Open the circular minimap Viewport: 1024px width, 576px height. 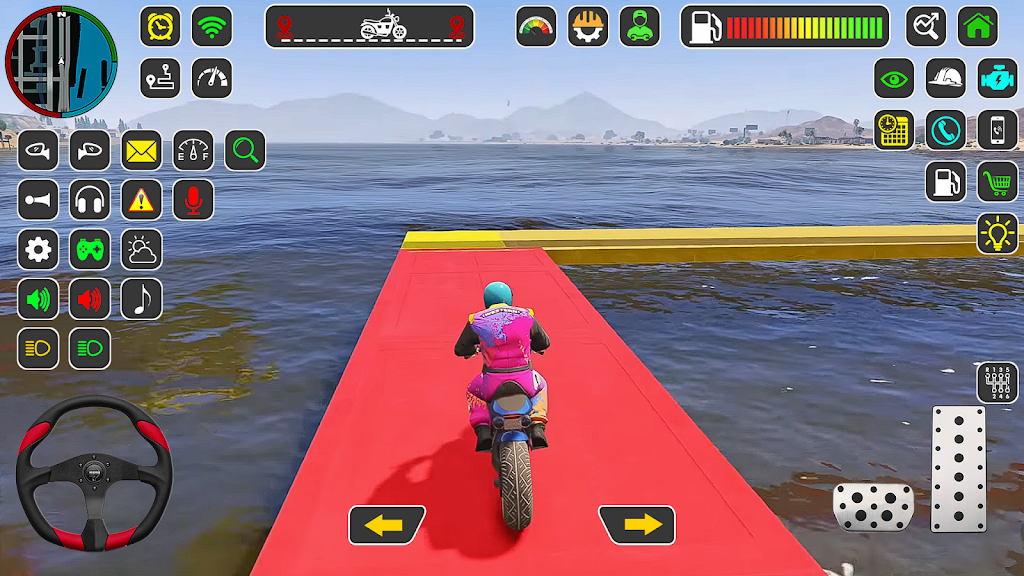point(61,61)
